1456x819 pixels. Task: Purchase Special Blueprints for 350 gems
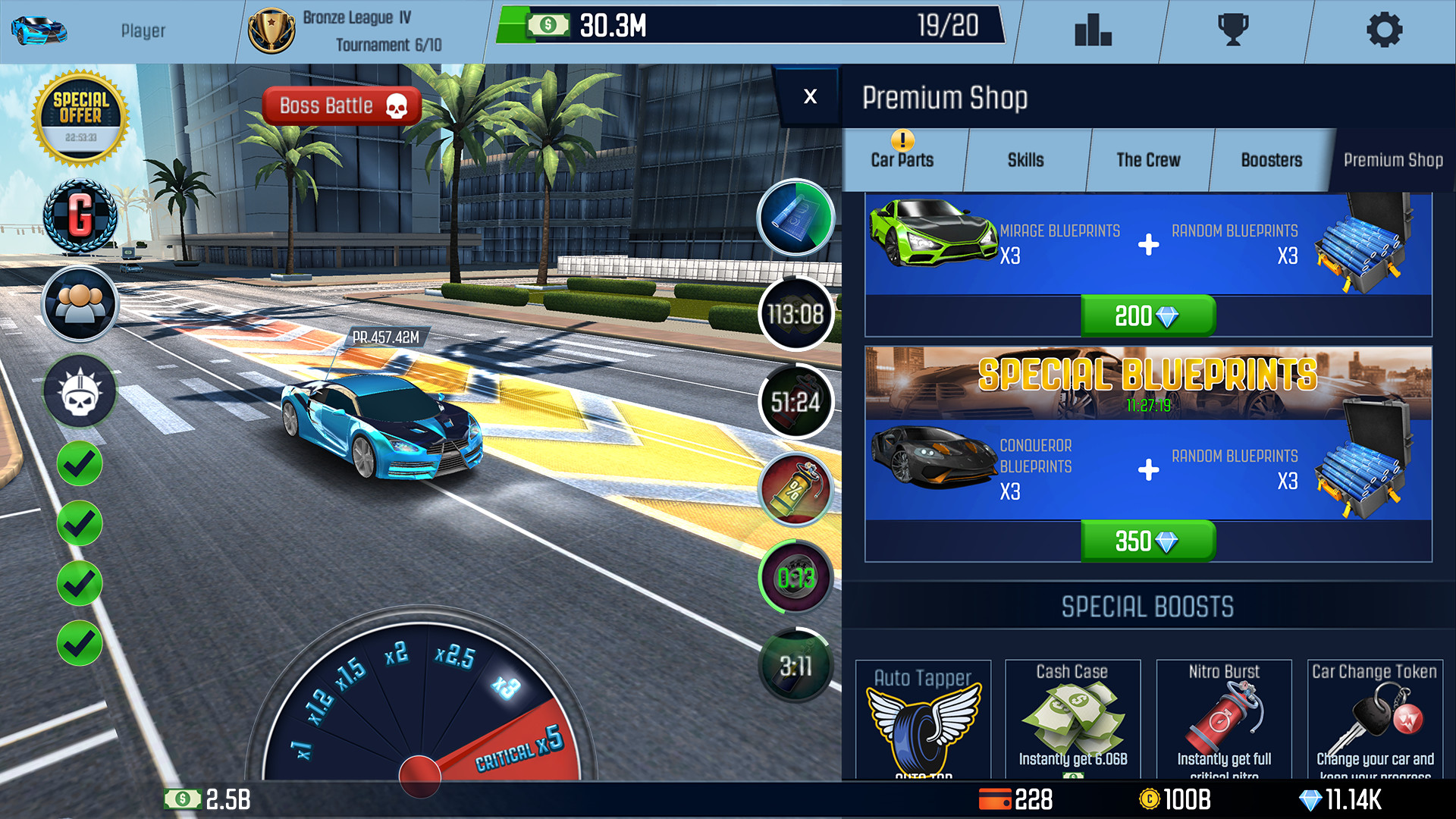coord(1147,541)
